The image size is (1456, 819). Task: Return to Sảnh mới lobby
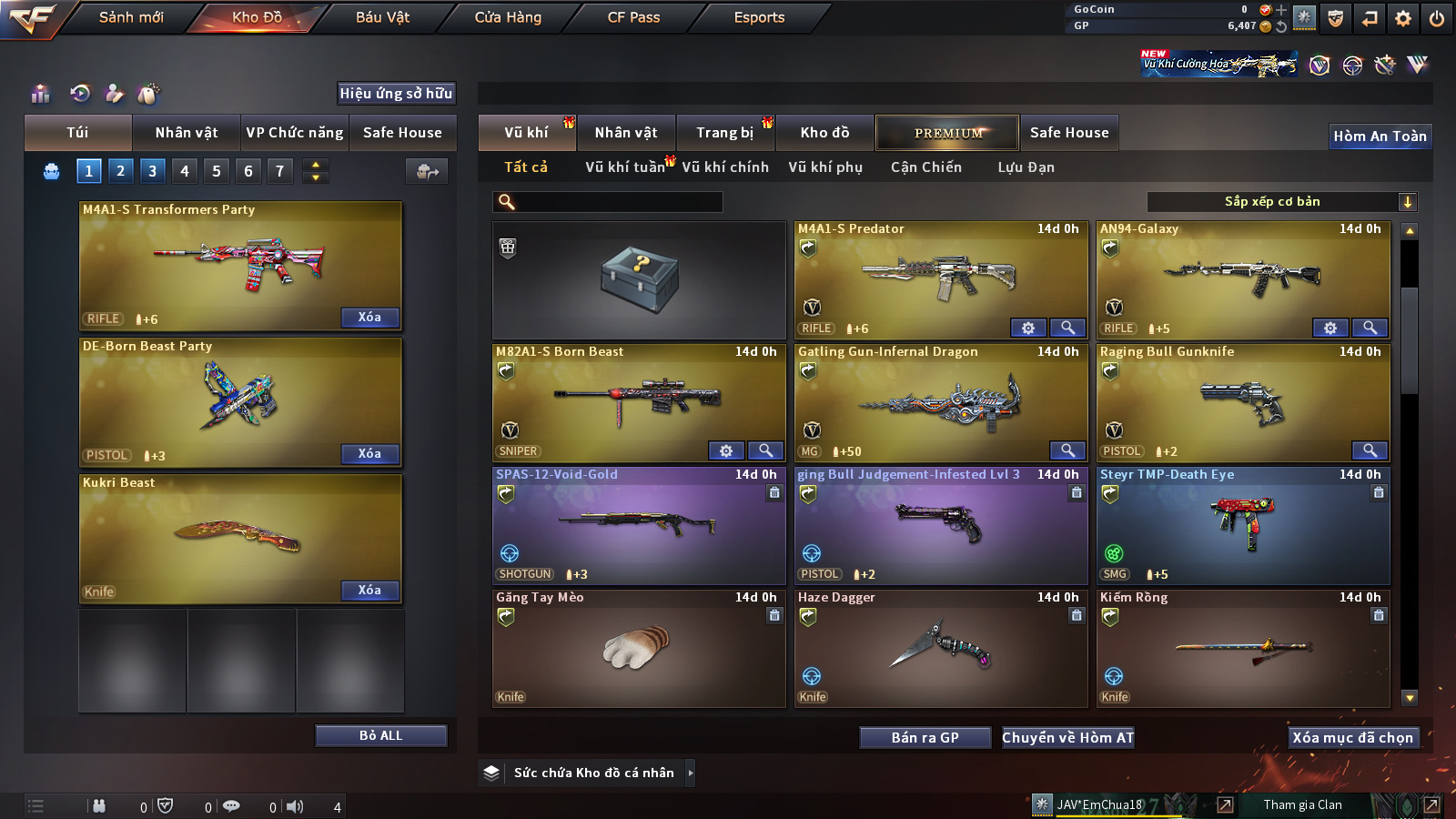[131, 17]
